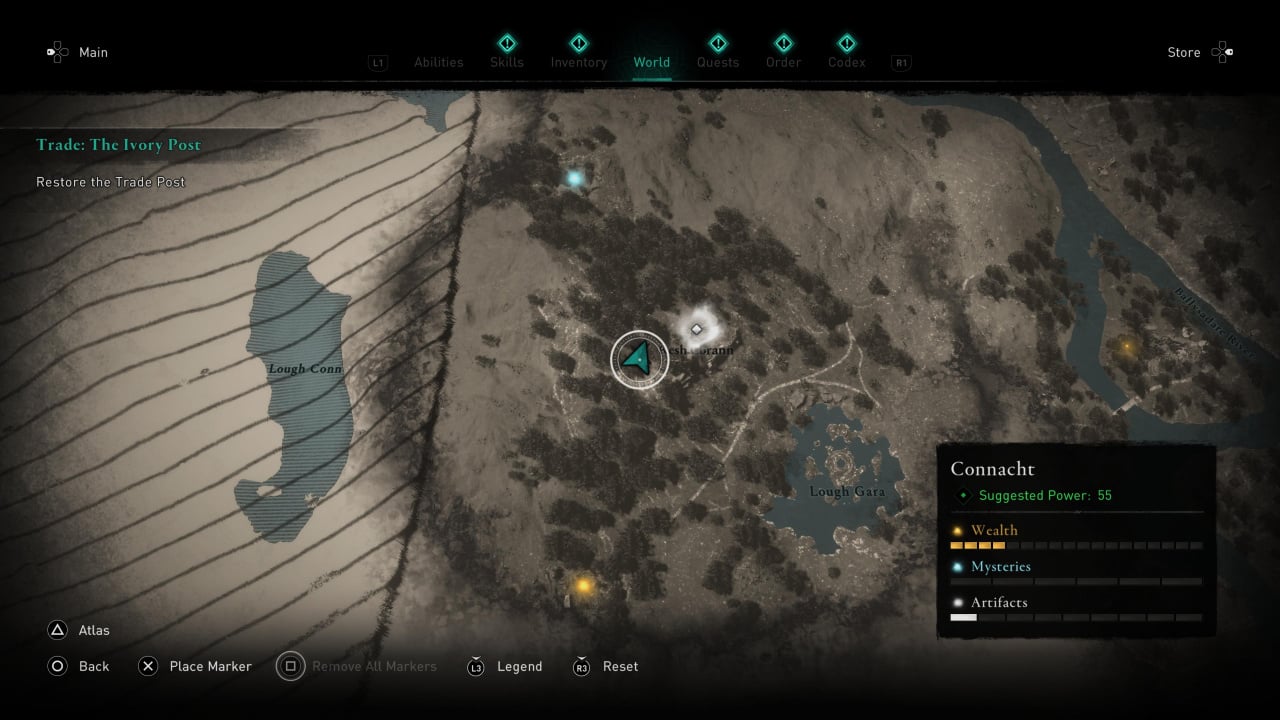1280x720 pixels.
Task: Select the white artifact marker on map
Action: [697, 328]
